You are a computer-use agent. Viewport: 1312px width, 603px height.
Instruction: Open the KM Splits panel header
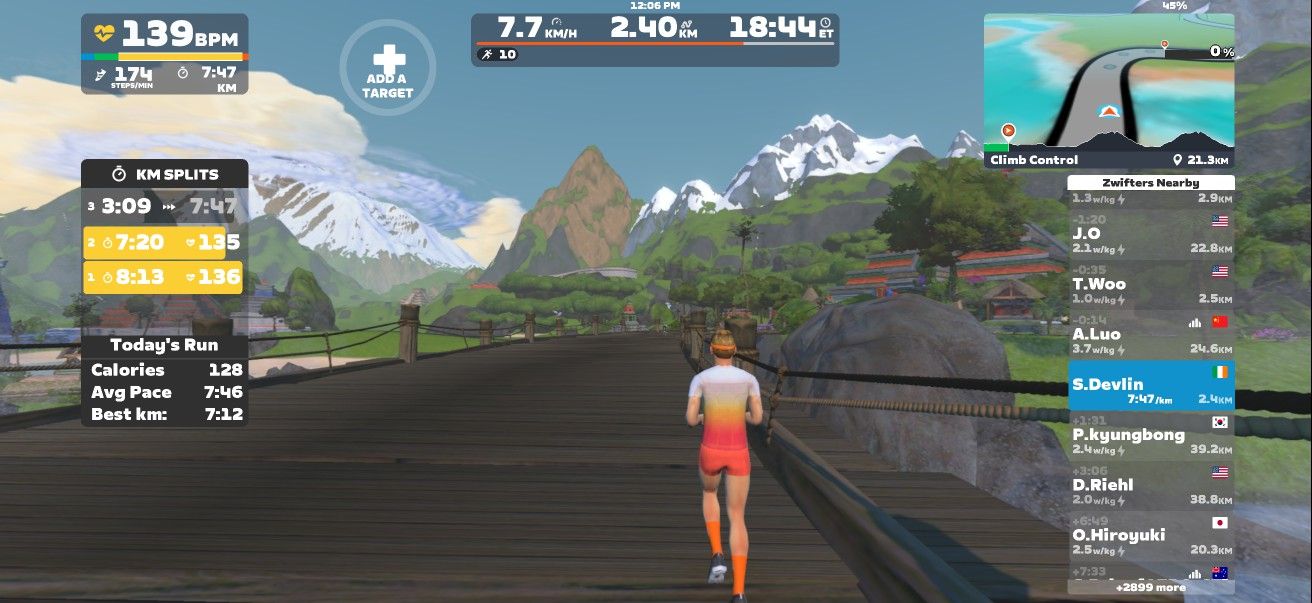[164, 174]
